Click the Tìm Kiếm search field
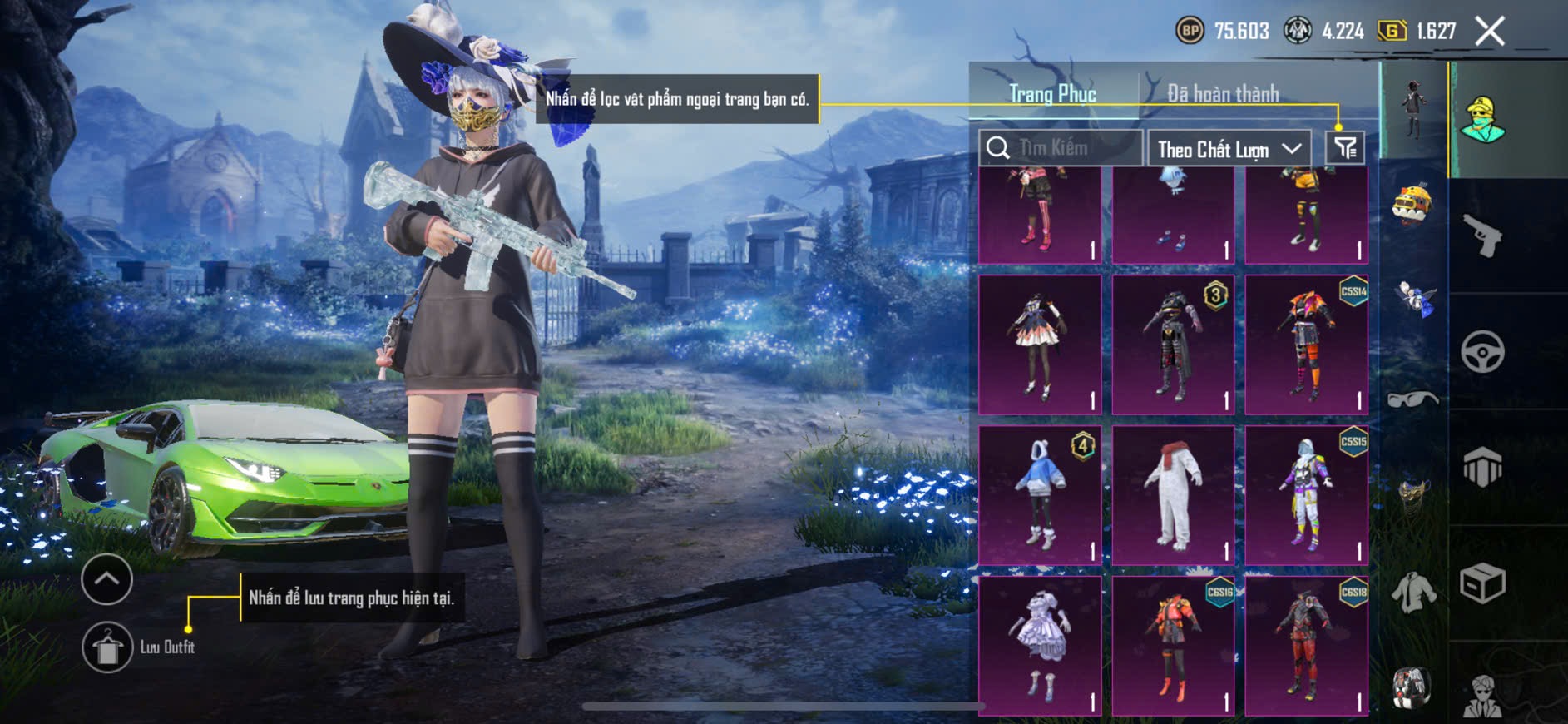The image size is (1568, 724). [x=1060, y=148]
